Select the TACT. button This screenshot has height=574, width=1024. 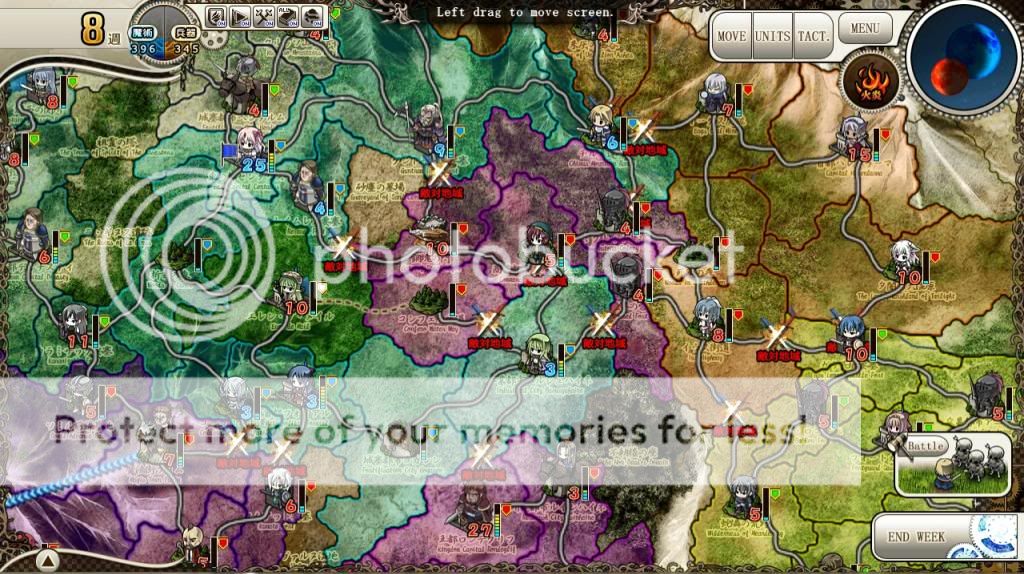[x=813, y=36]
